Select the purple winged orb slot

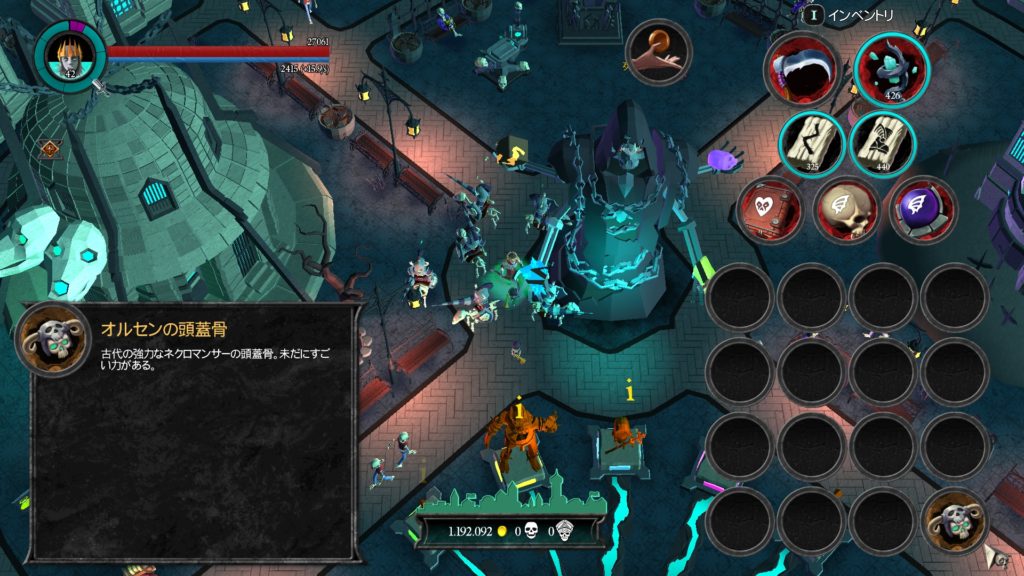point(920,210)
